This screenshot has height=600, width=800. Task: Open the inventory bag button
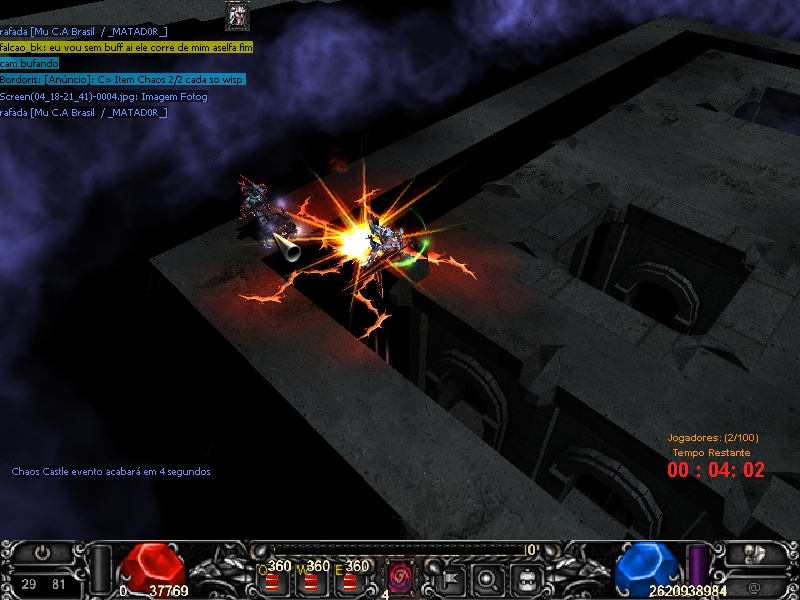525,577
